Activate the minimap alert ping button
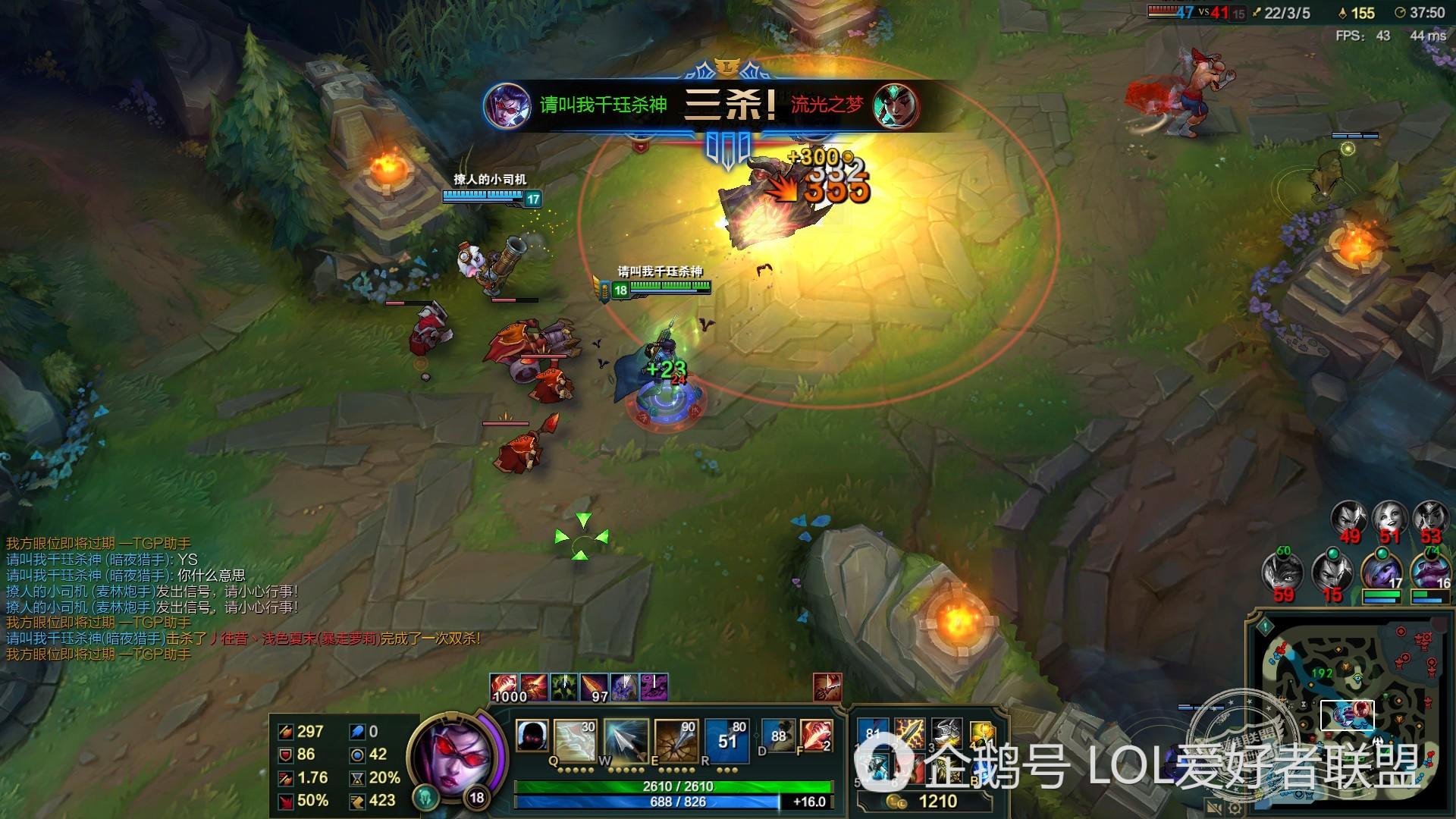This screenshot has height=819, width=1456. [1265, 626]
